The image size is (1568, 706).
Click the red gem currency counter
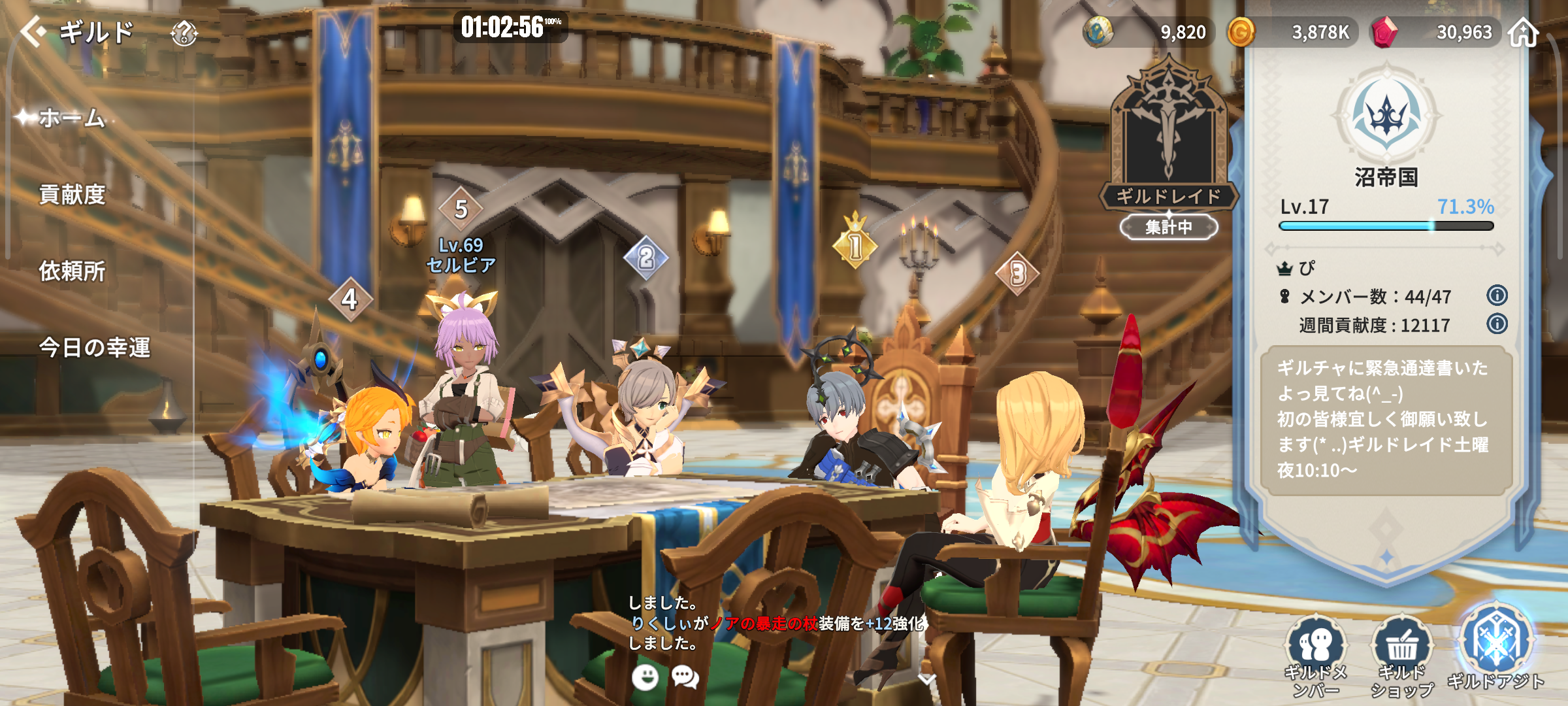(1437, 33)
